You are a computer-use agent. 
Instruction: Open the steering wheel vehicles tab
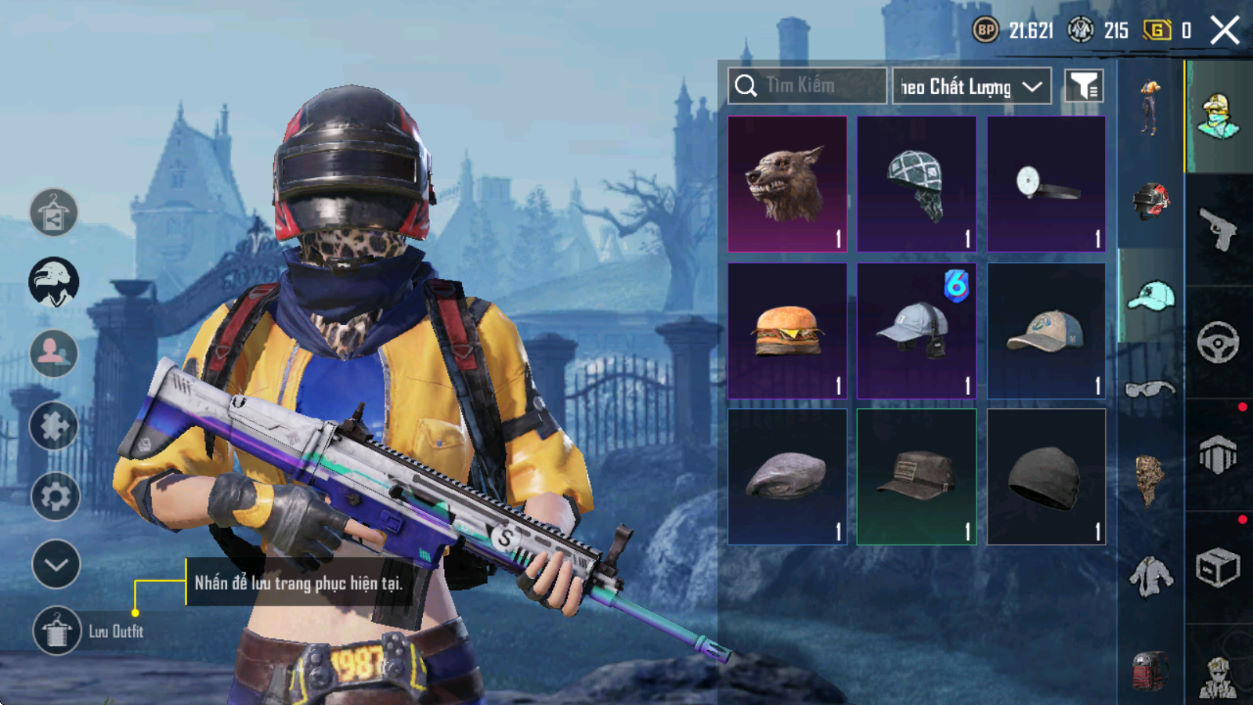coord(1218,343)
